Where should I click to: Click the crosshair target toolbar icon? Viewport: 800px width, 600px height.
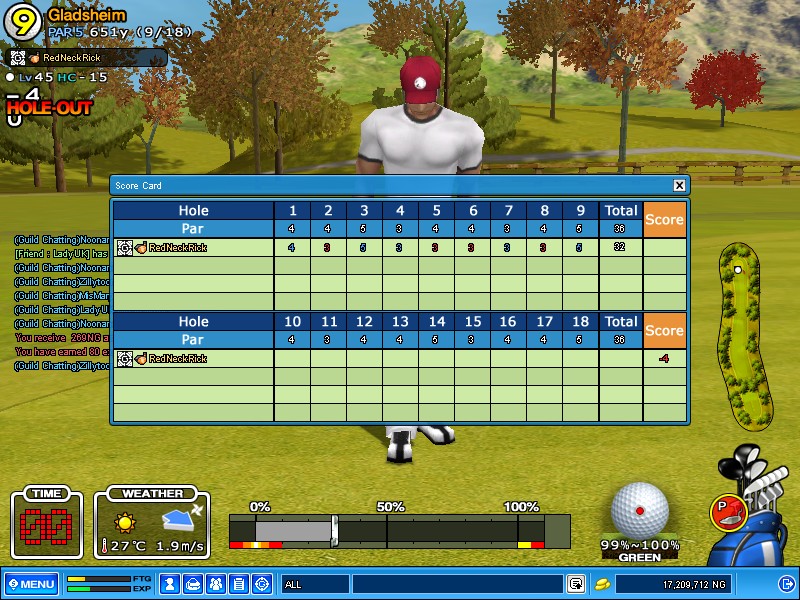[x=262, y=584]
